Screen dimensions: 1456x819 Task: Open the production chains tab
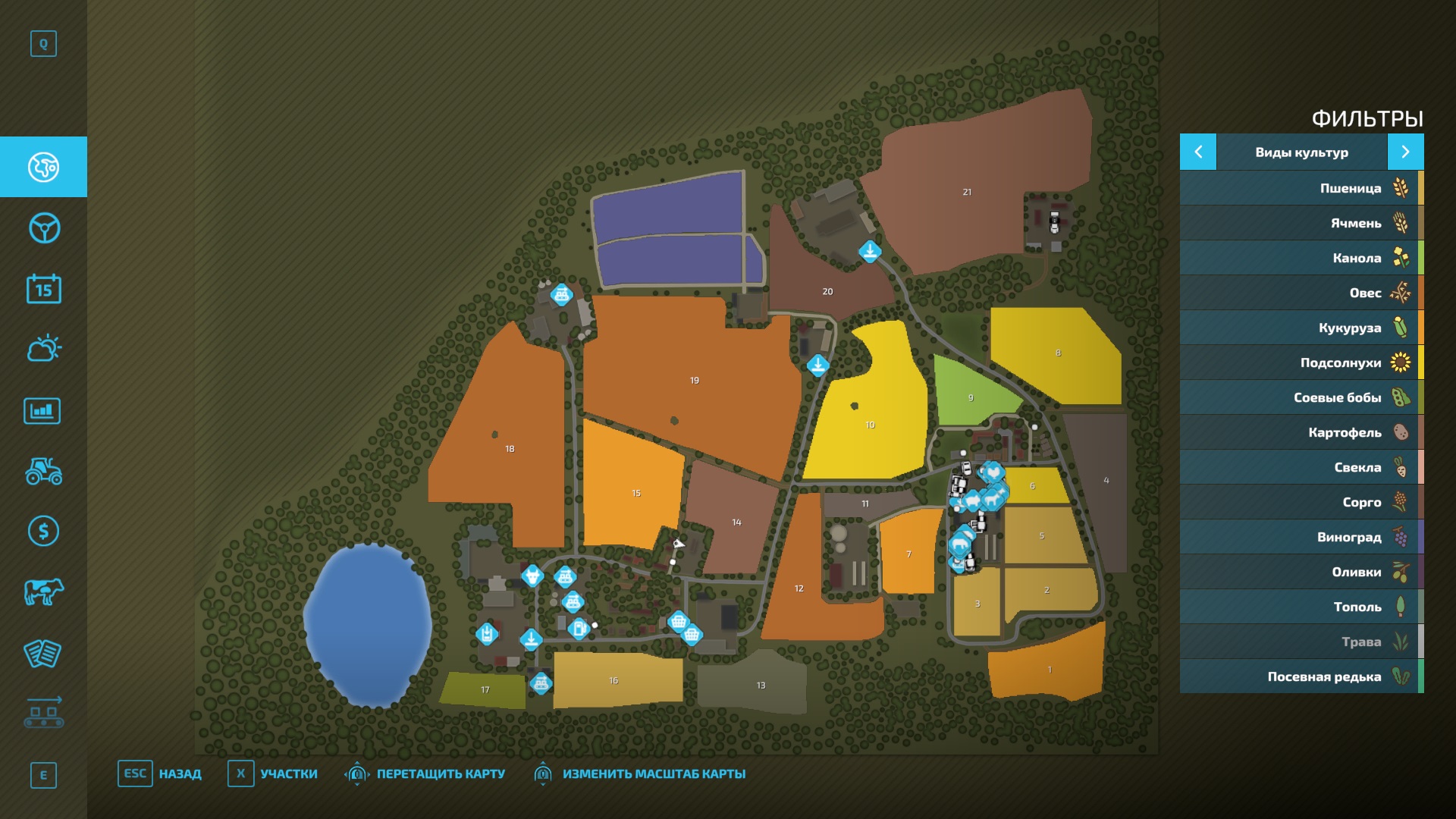point(43,713)
